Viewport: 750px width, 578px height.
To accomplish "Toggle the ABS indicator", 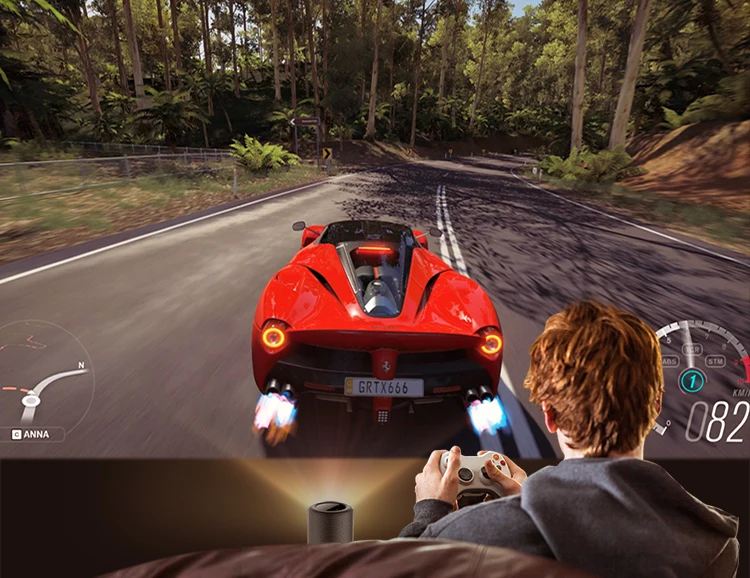I will [x=669, y=361].
